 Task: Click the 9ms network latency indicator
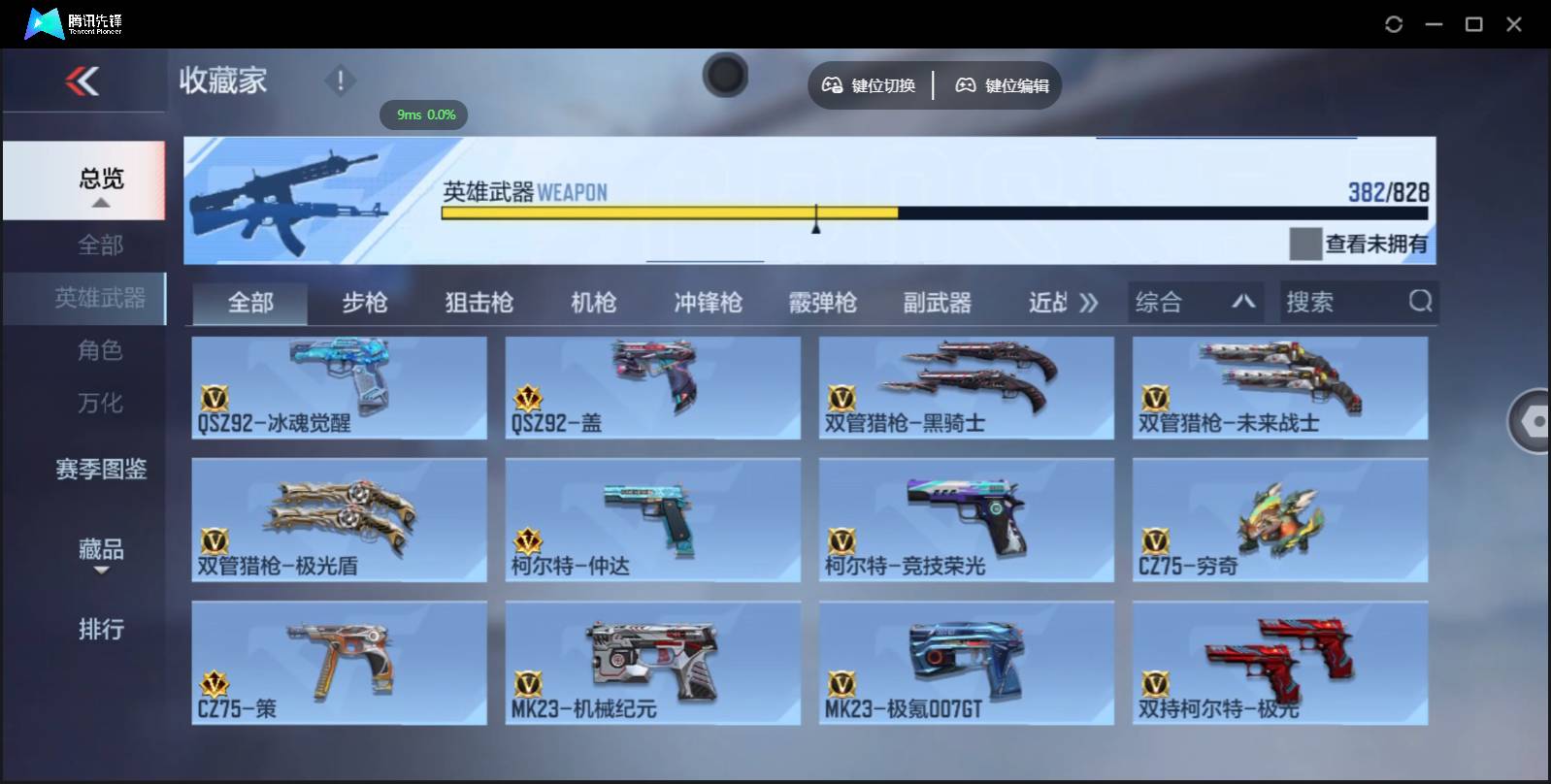(423, 114)
